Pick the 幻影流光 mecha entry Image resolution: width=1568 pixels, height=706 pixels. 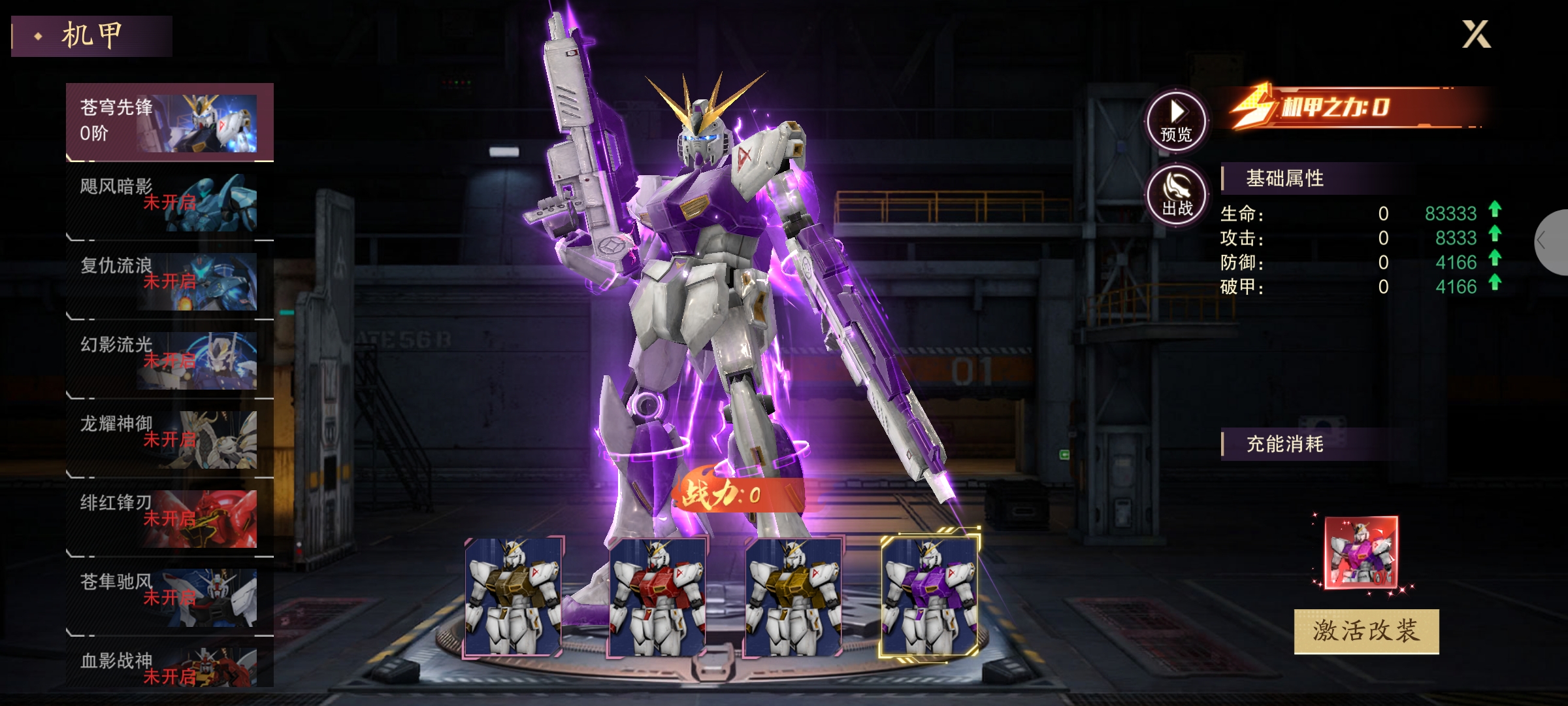coord(169,360)
